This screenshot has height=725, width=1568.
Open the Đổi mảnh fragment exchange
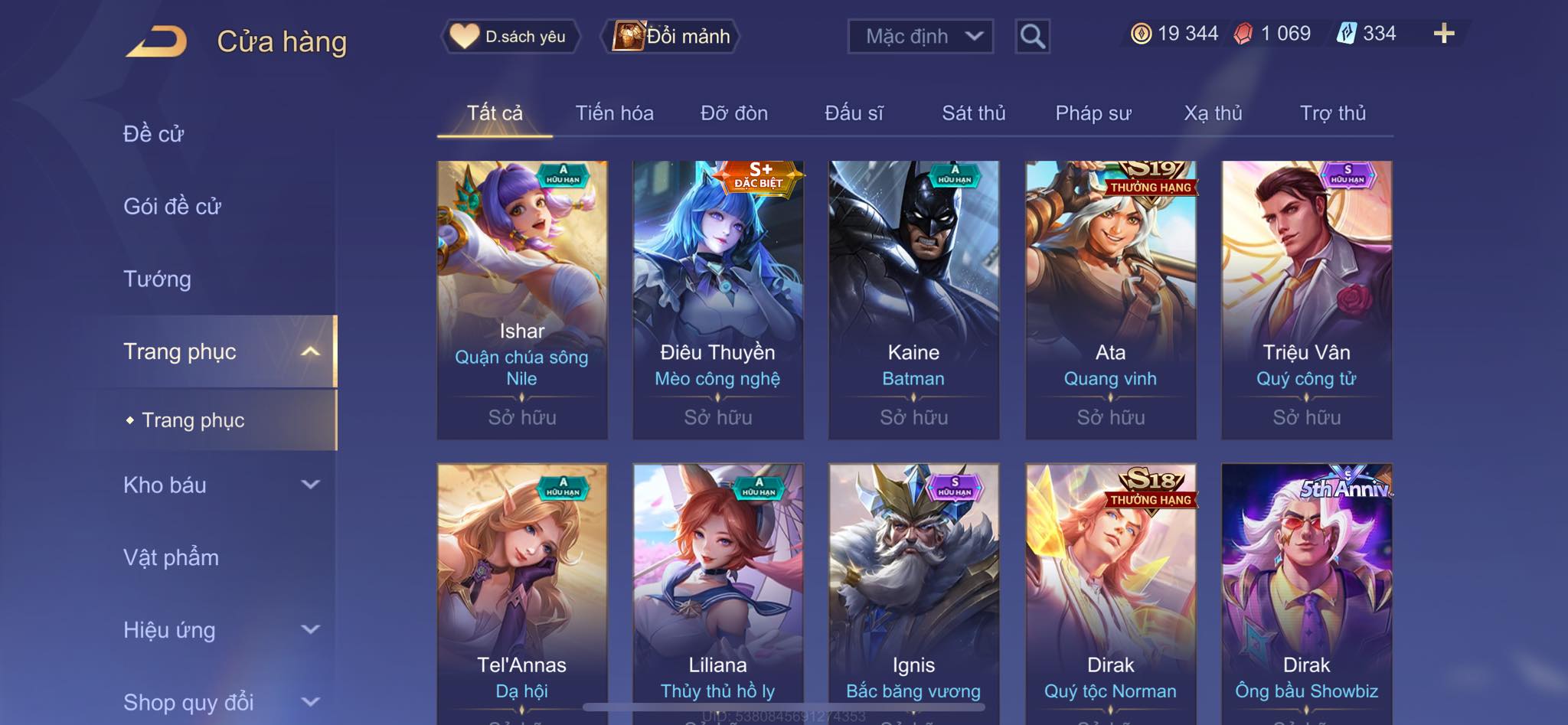coord(672,36)
